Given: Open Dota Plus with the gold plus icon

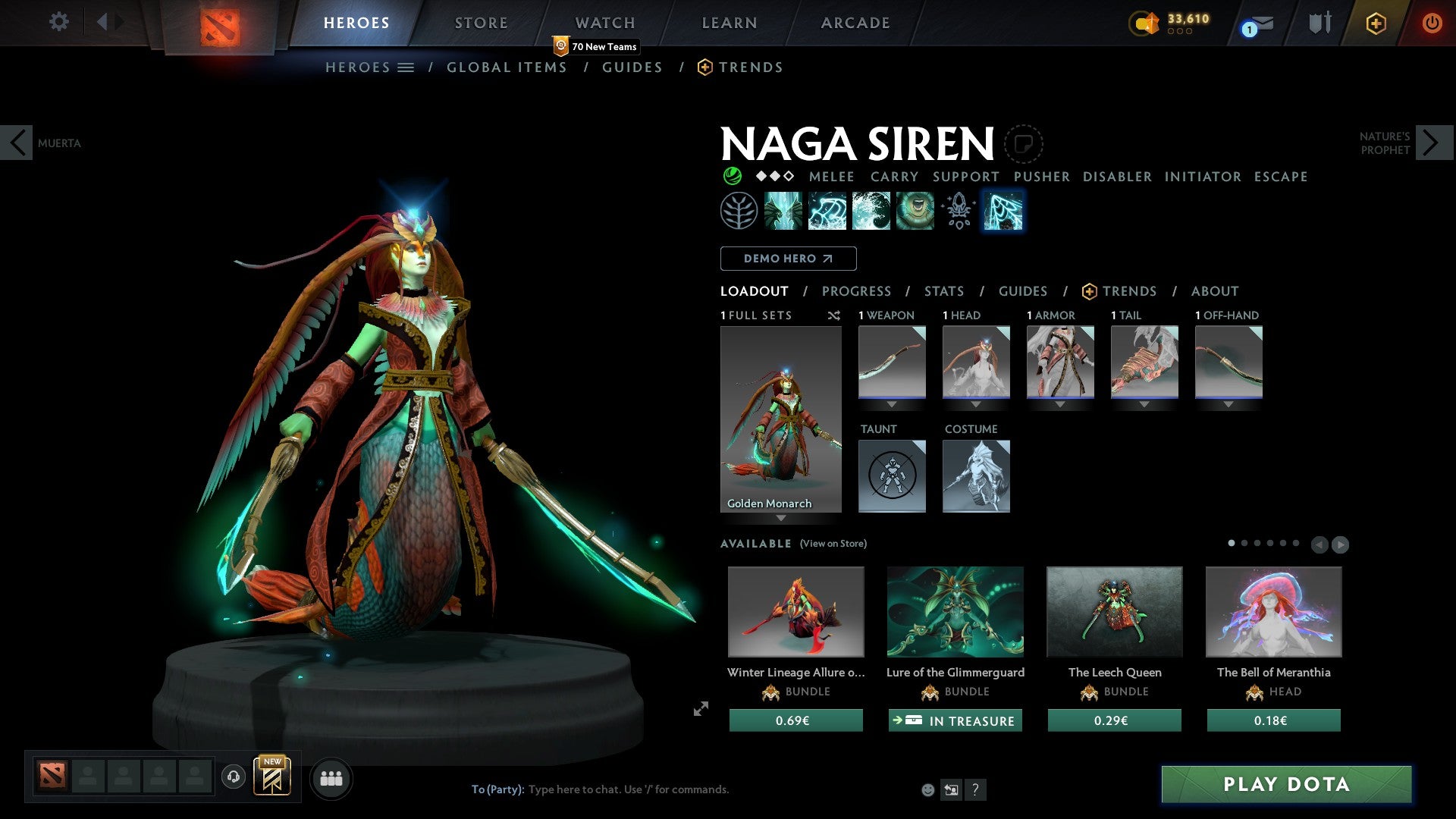Looking at the screenshot, I should (1375, 23).
